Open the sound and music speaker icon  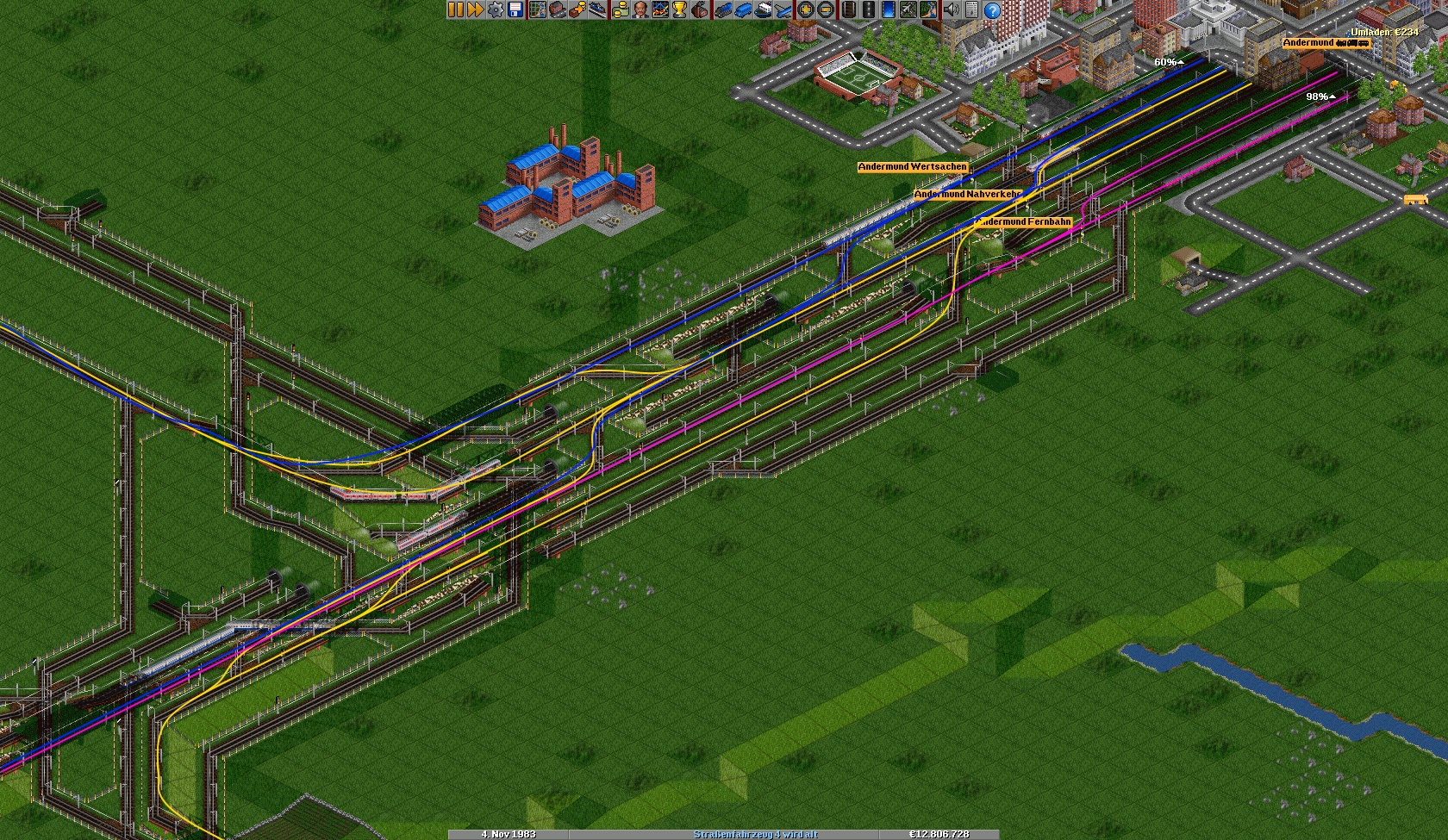point(952,9)
